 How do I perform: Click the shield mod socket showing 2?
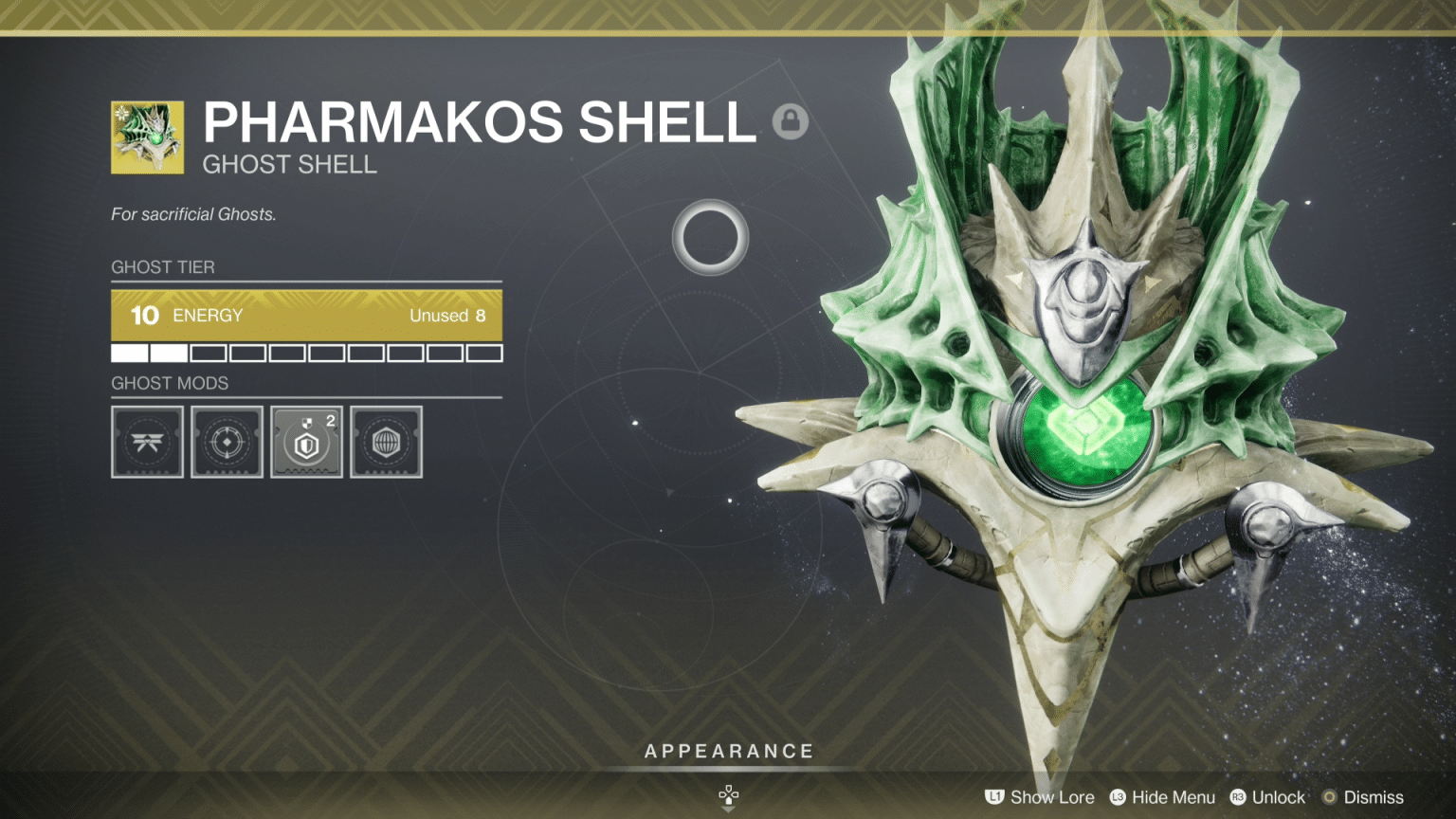pos(306,443)
